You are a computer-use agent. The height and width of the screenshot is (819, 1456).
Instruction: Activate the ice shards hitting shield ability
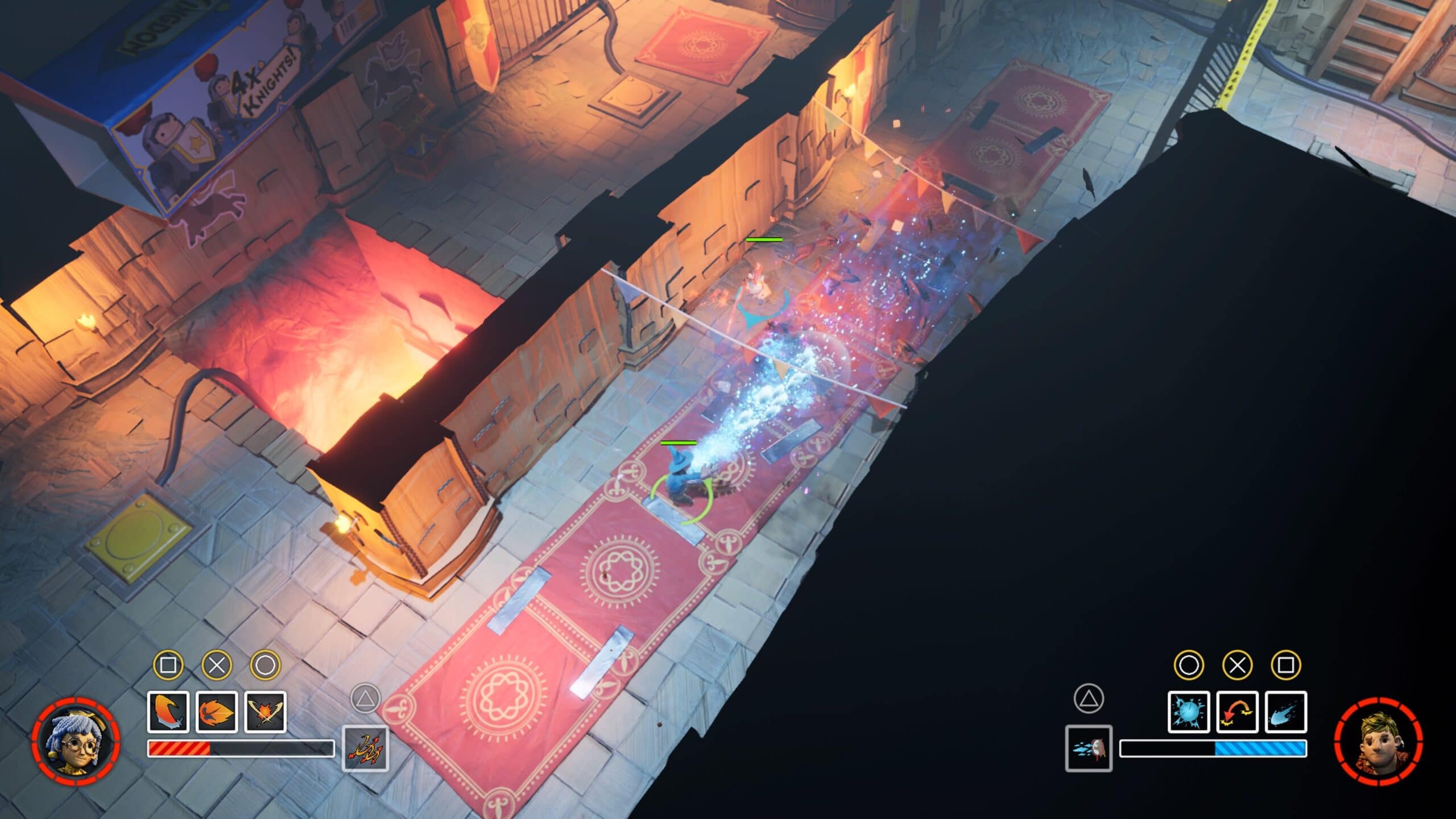(1089, 748)
